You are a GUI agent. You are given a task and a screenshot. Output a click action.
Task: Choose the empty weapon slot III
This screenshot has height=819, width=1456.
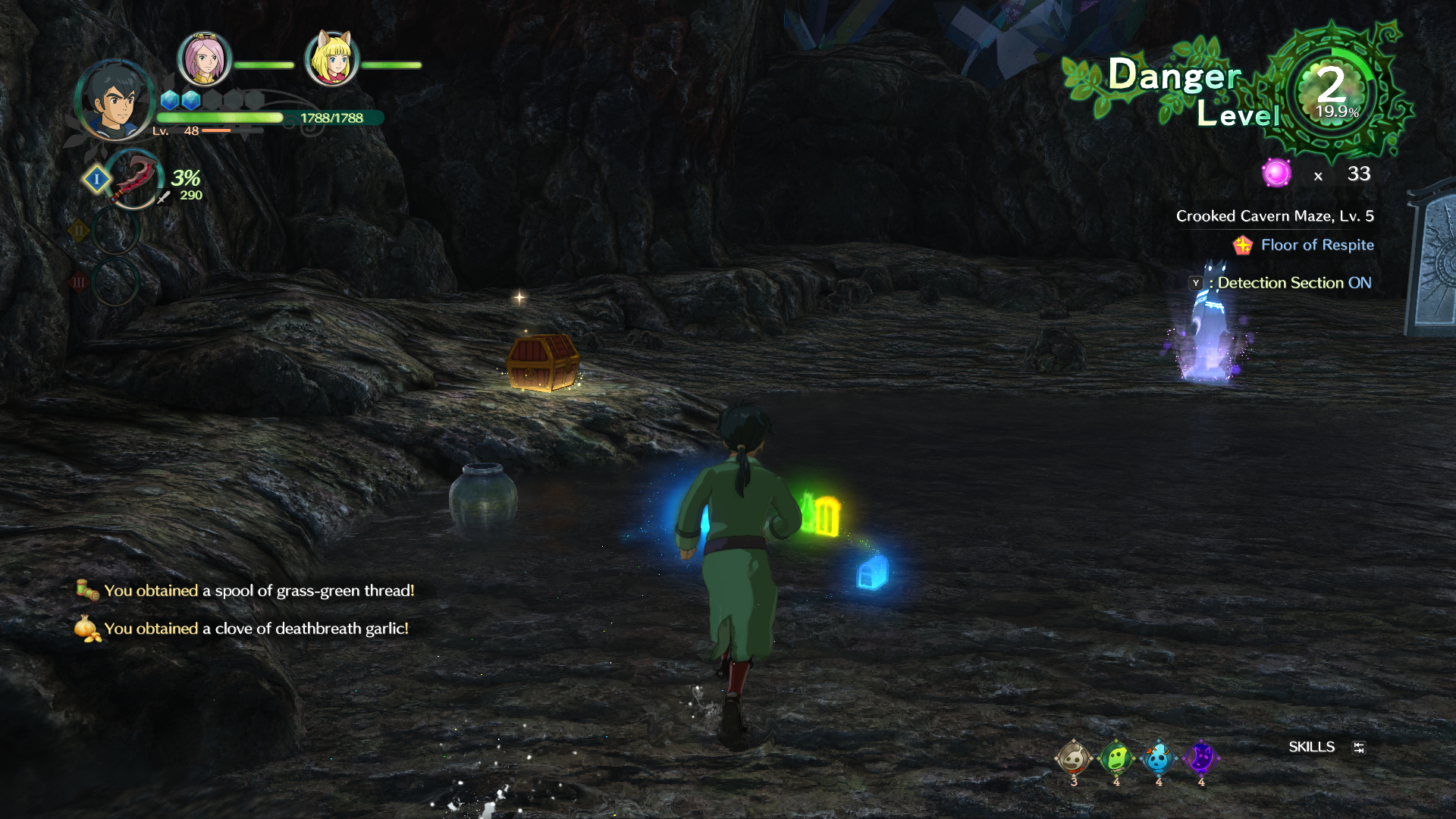coord(115,282)
